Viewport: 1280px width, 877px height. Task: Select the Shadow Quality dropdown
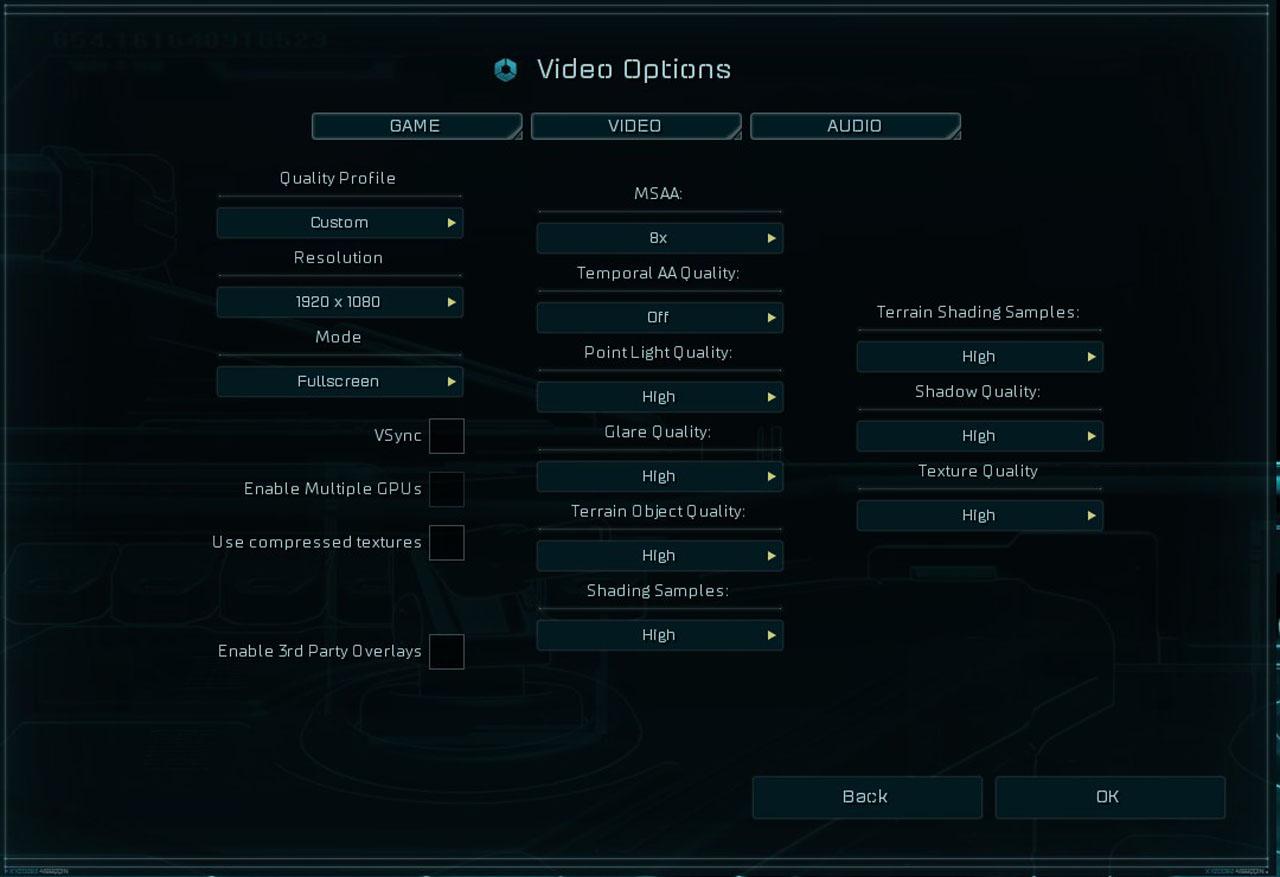coord(979,436)
